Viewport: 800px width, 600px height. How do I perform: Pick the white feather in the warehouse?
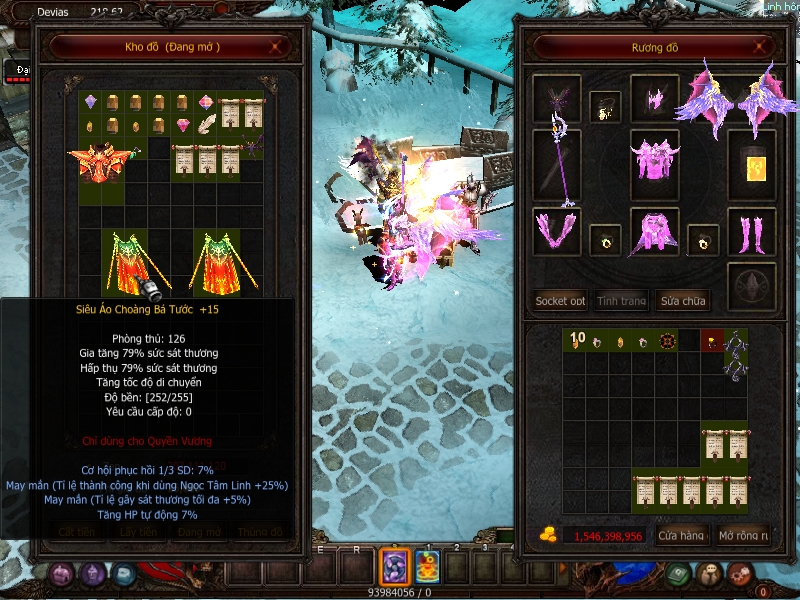[207, 126]
